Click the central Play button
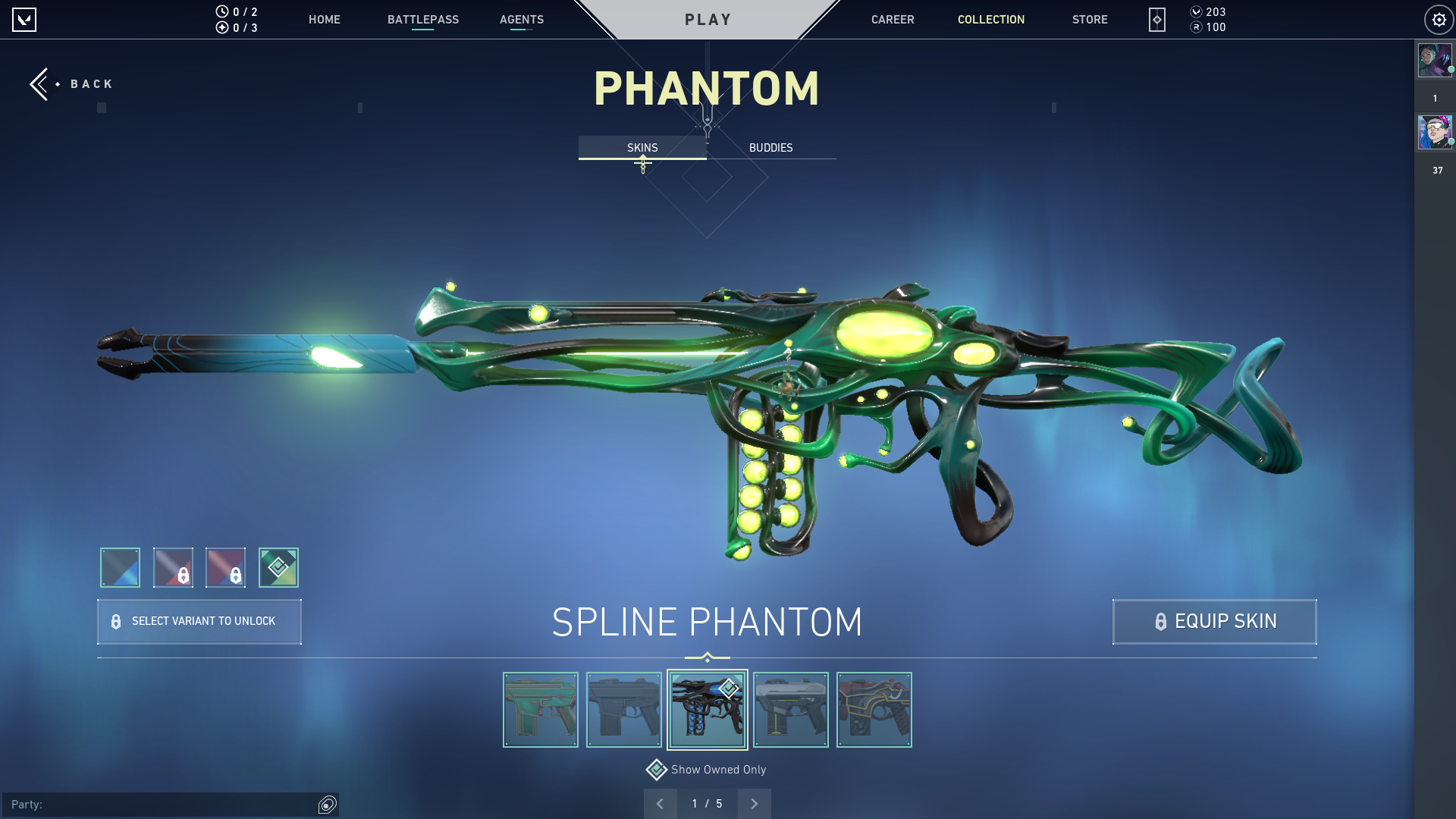Image resolution: width=1456 pixels, height=819 pixels. coord(708,20)
